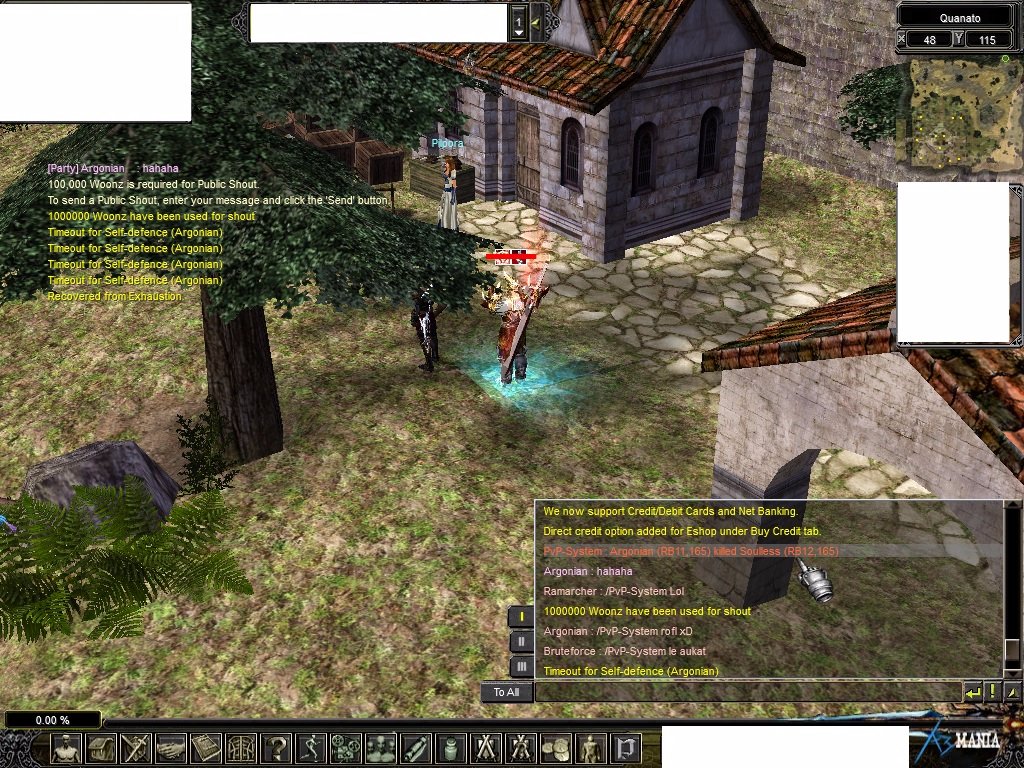Click the "To All" chat channel button

[506, 692]
